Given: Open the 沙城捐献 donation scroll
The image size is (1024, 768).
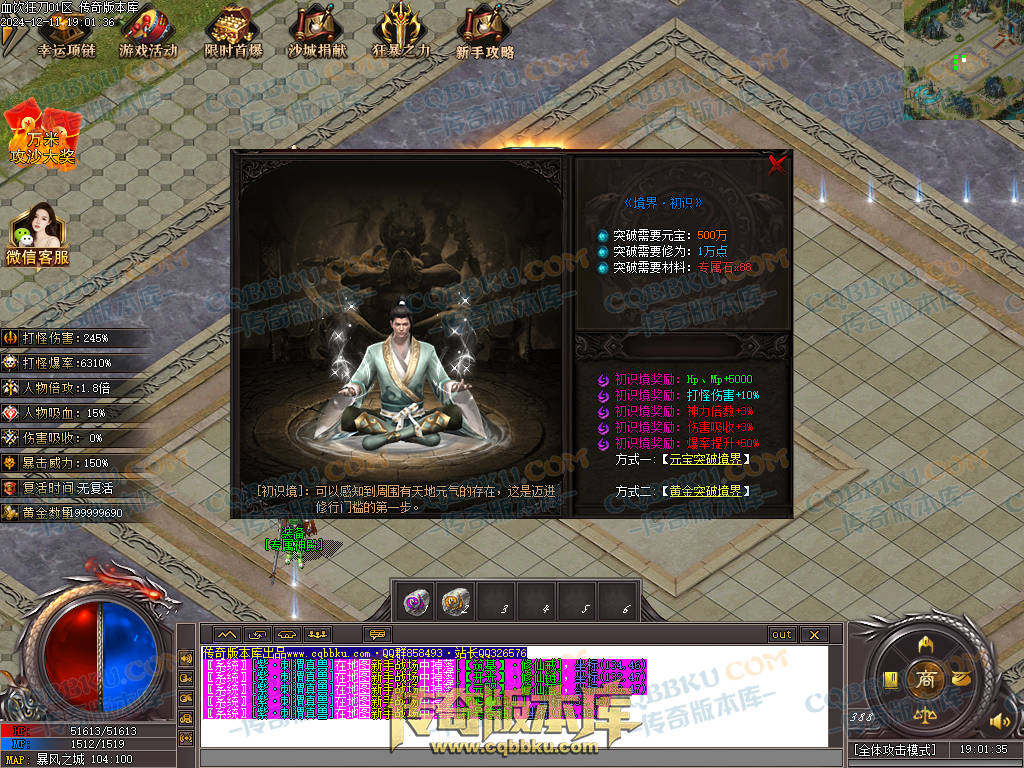Looking at the screenshot, I should click(316, 34).
